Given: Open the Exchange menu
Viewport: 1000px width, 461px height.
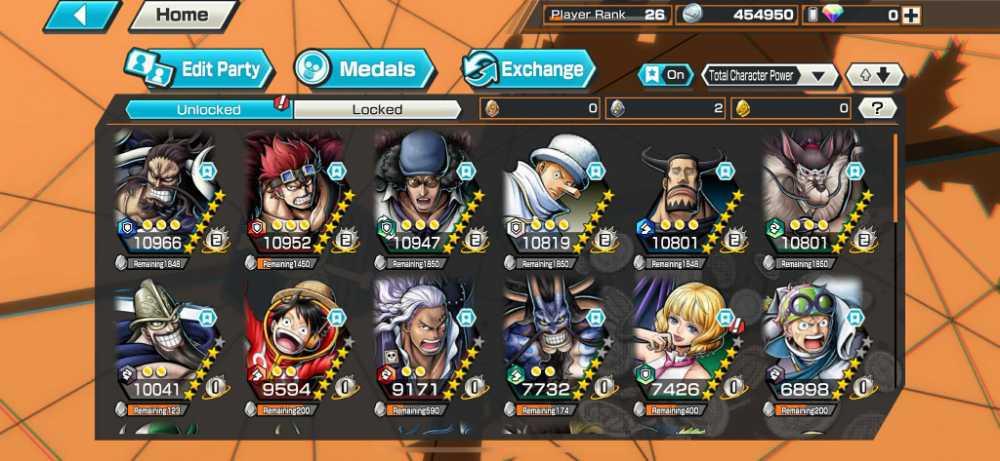Looking at the screenshot, I should 530,70.
